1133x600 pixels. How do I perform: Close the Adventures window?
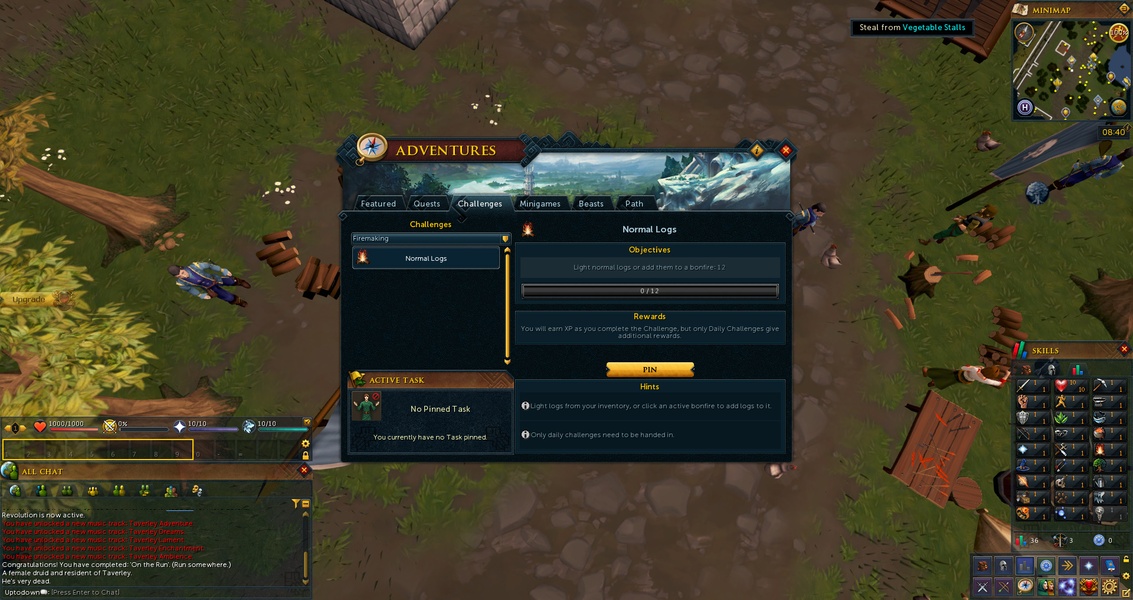pyautogui.click(x=786, y=150)
